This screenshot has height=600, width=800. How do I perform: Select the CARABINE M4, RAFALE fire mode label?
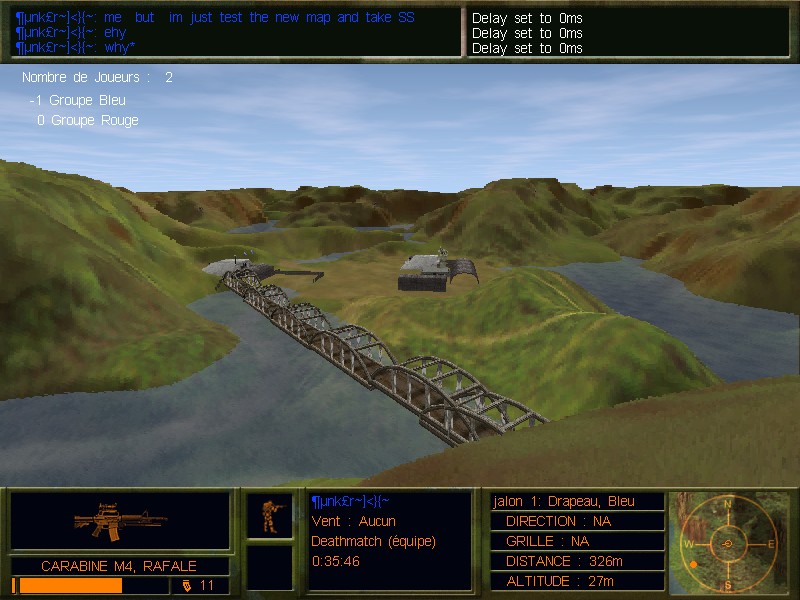(119, 566)
